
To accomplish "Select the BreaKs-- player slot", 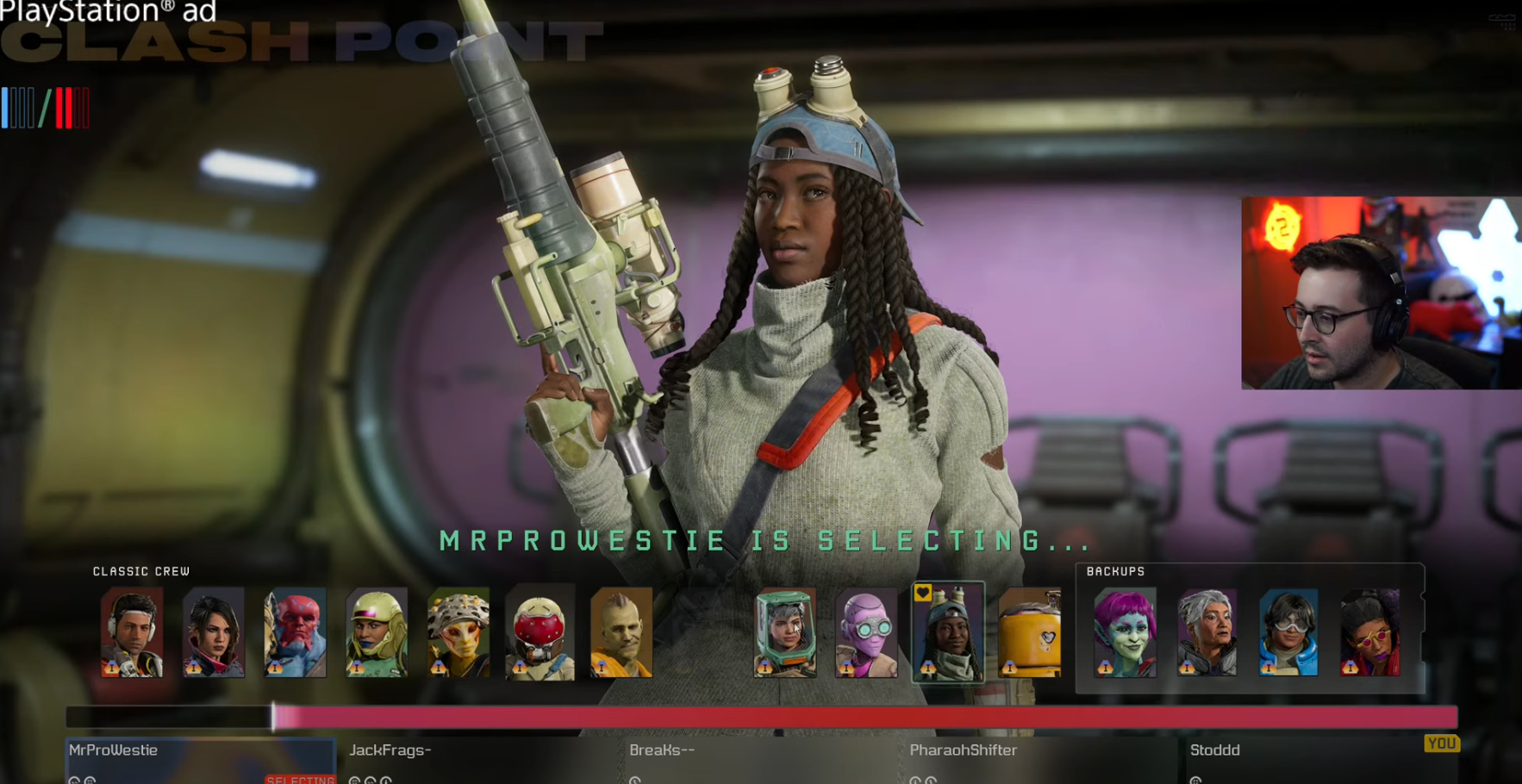I will pyautogui.click(x=762, y=759).
